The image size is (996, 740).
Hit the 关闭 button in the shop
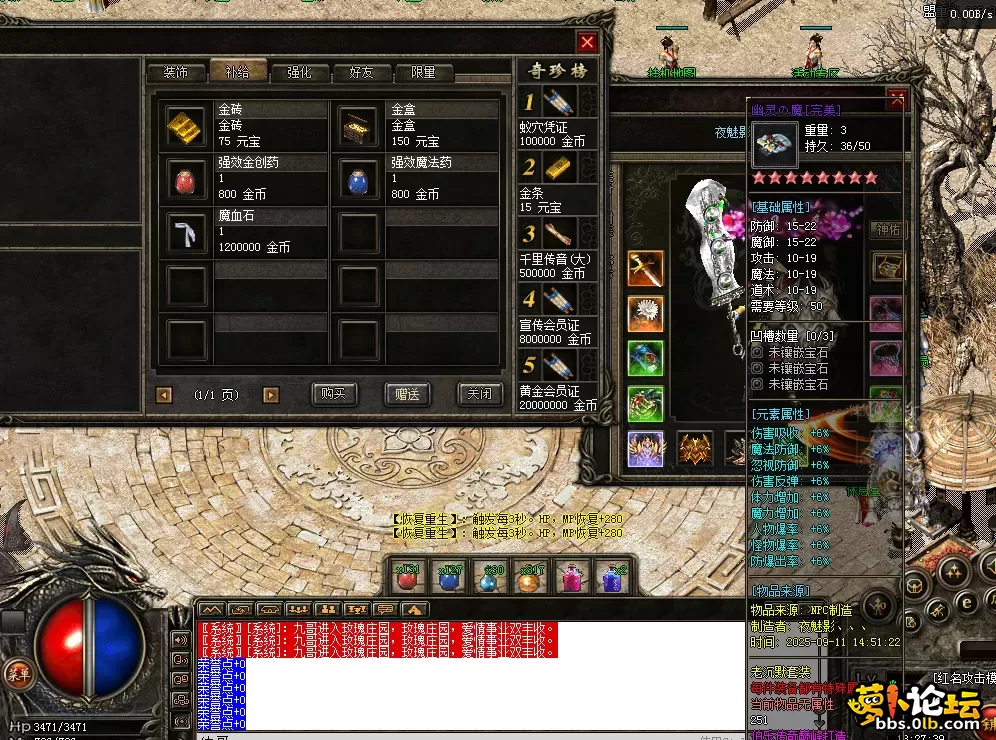click(x=479, y=394)
